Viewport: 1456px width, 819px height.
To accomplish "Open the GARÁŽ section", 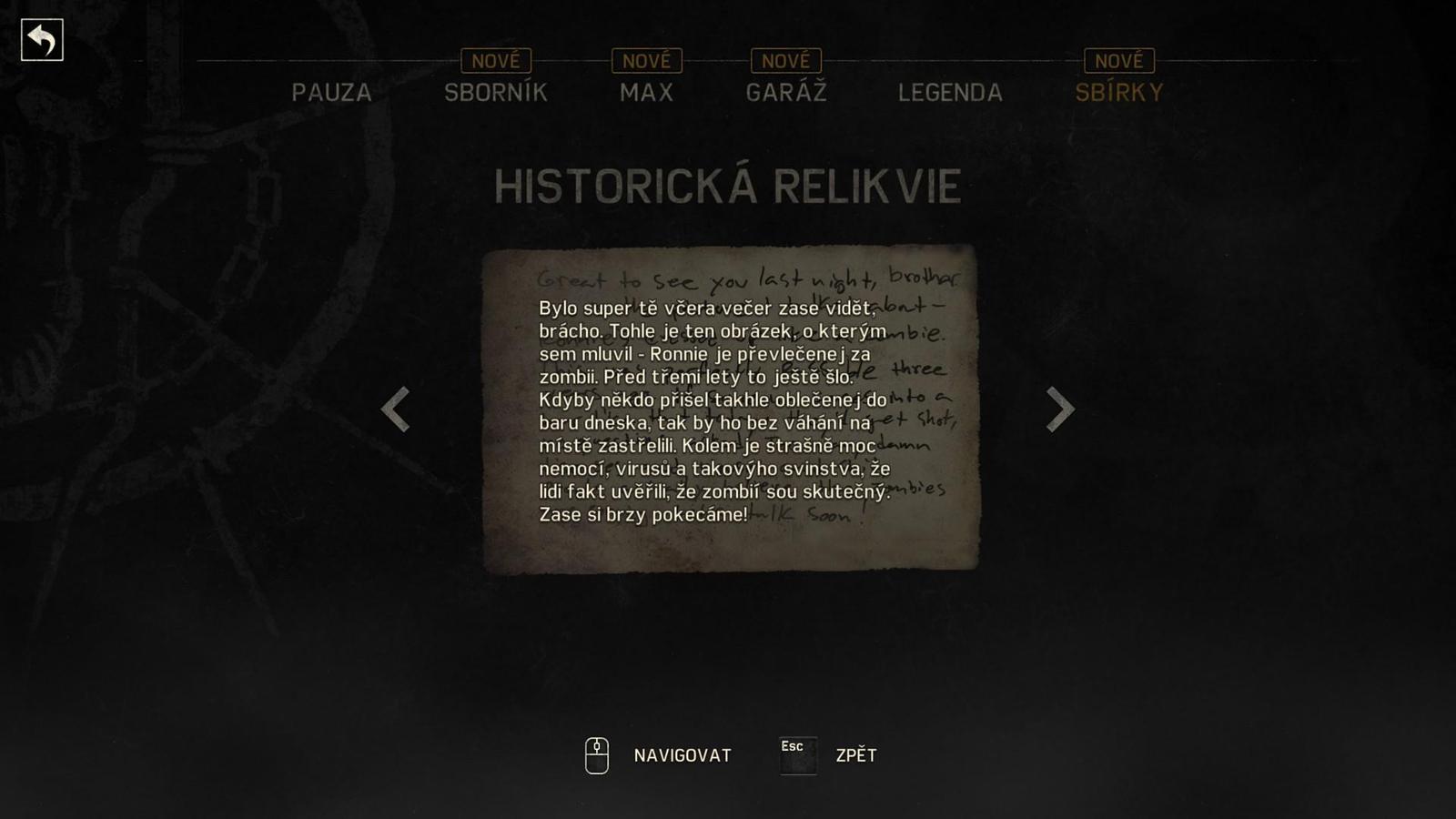I will tap(786, 92).
